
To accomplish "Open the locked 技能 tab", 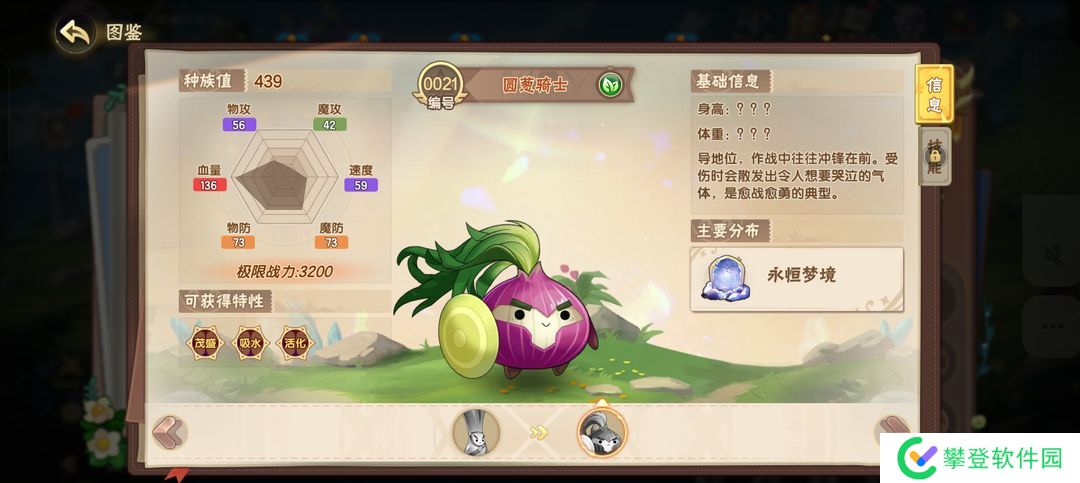I will click(x=934, y=160).
